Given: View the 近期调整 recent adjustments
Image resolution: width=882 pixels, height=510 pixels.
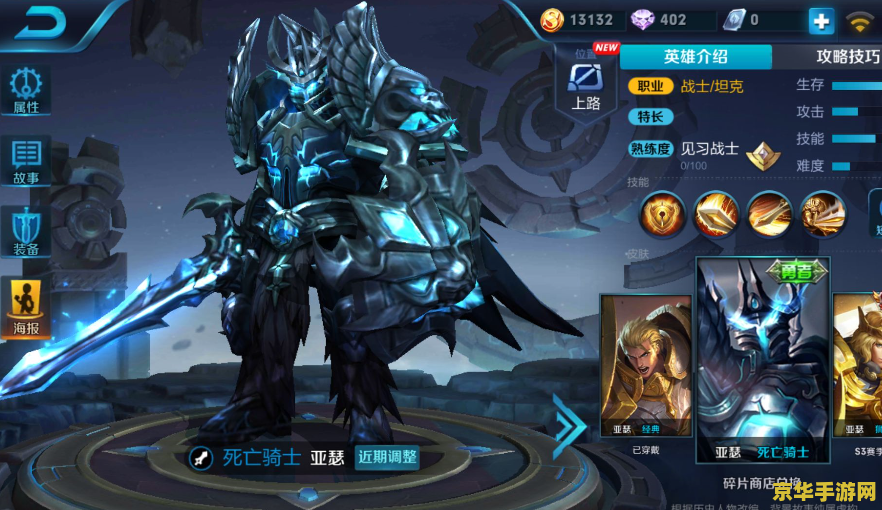Looking at the screenshot, I should point(387,457).
